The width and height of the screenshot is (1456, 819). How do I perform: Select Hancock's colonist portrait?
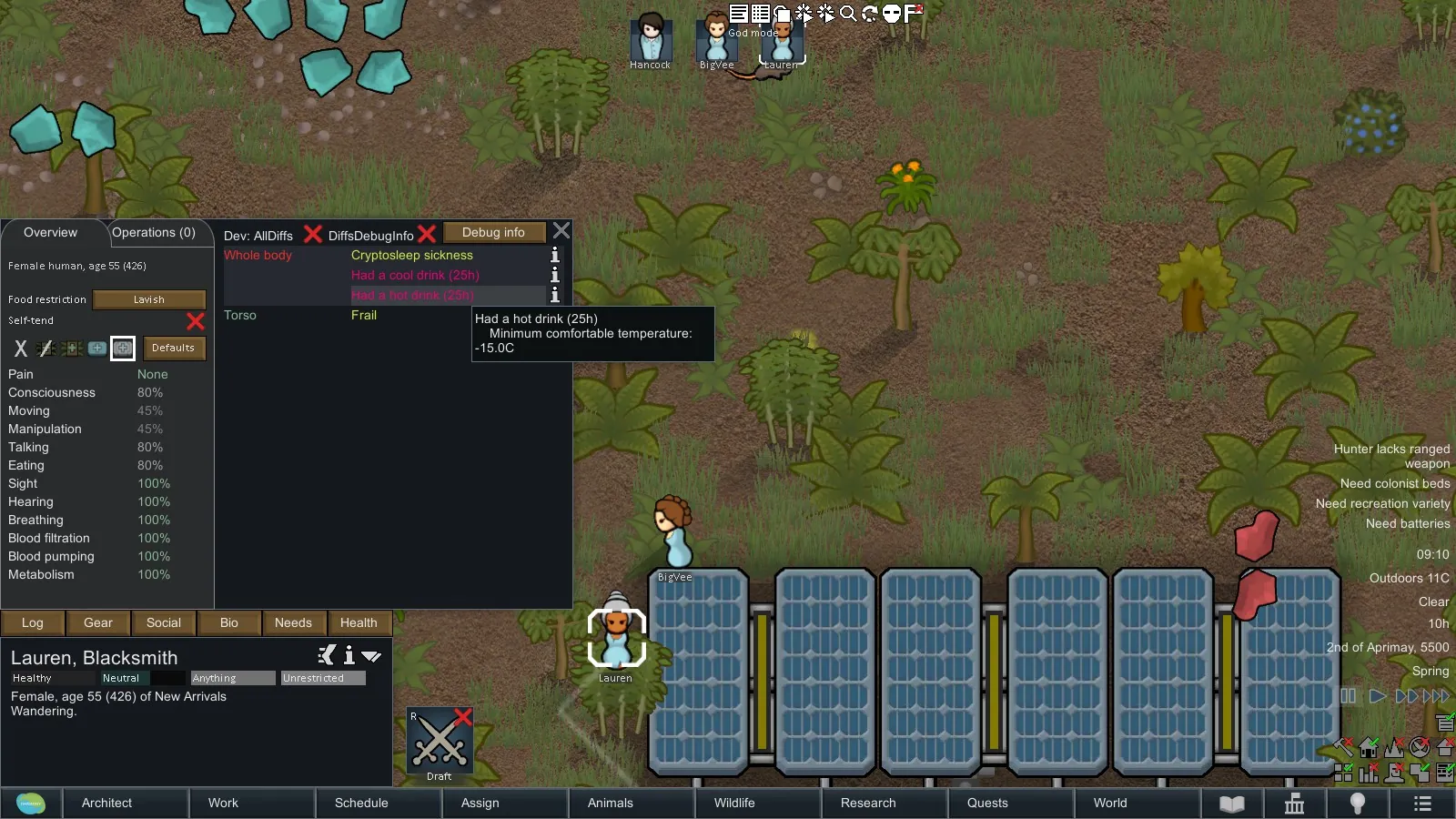tap(651, 39)
